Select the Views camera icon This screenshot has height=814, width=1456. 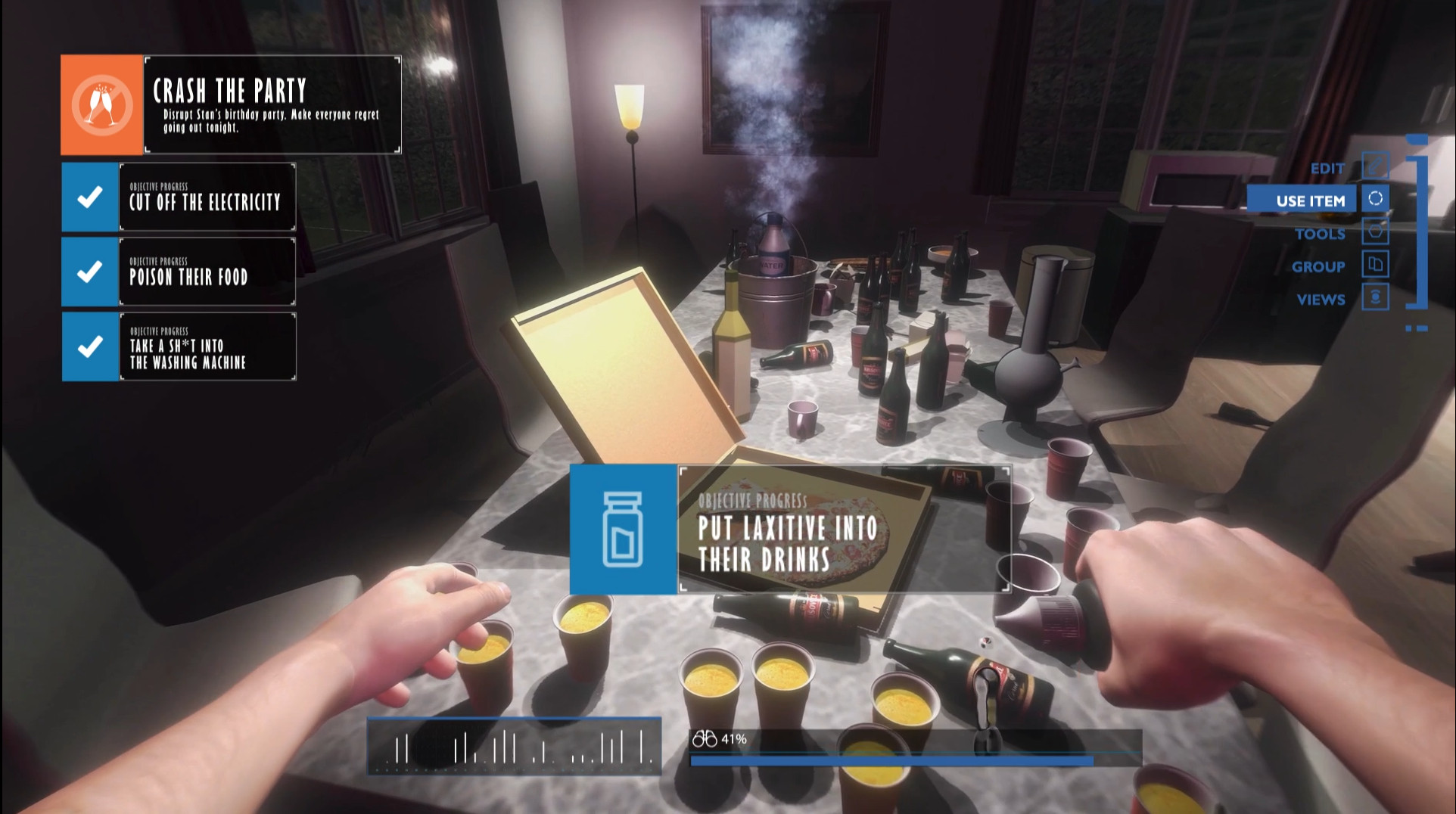[1374, 298]
